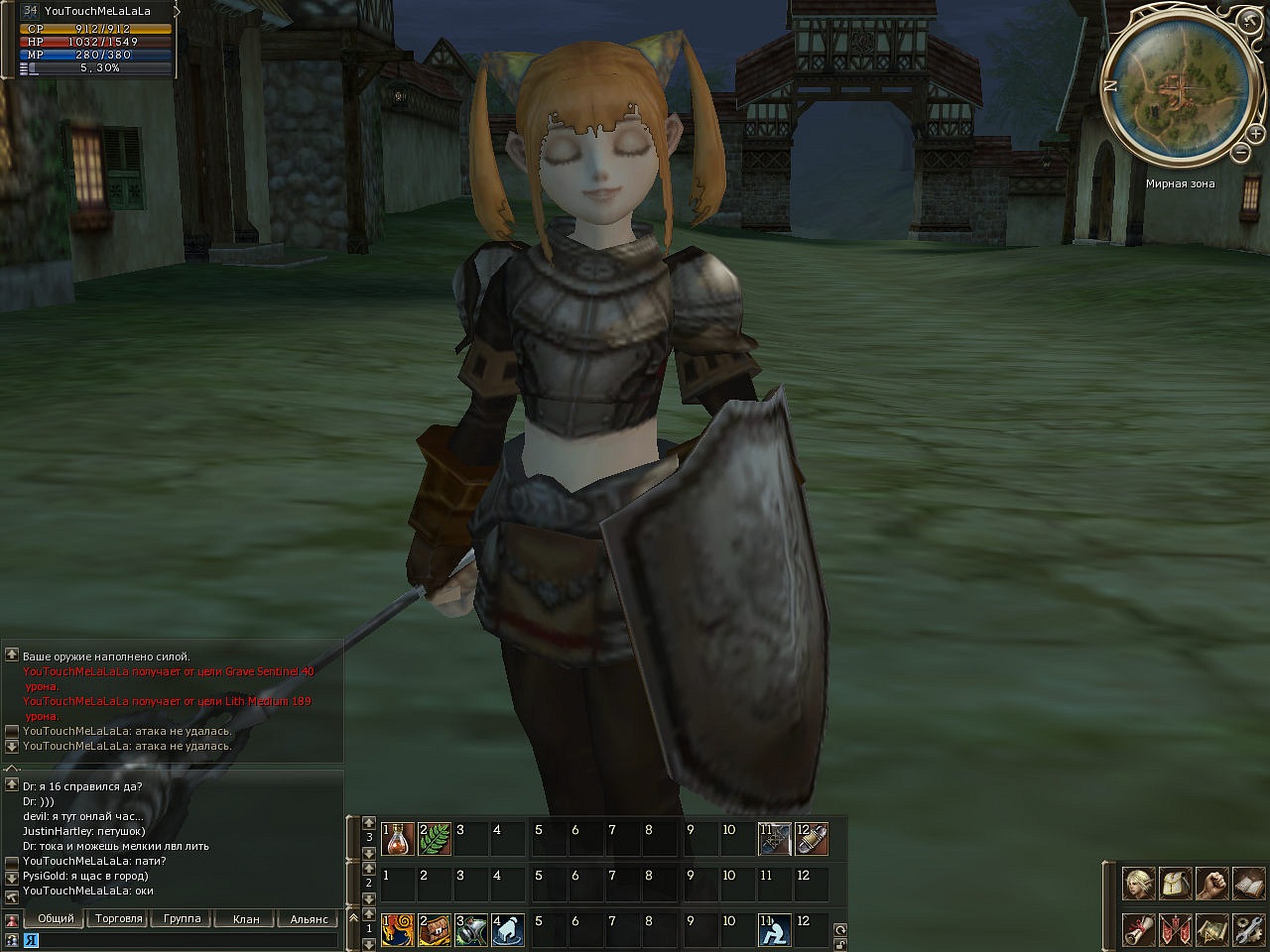Zoom out the minimap with minus button
Screen dimensions: 1270x952
(1241, 153)
